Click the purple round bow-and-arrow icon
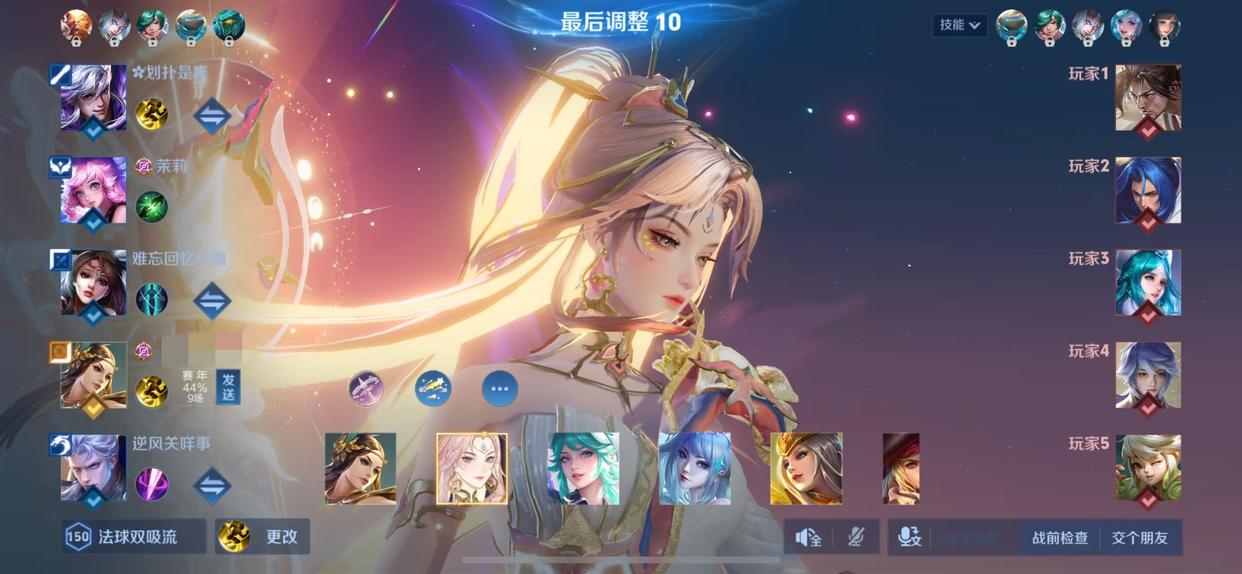This screenshot has height=574, width=1242. 366,388
